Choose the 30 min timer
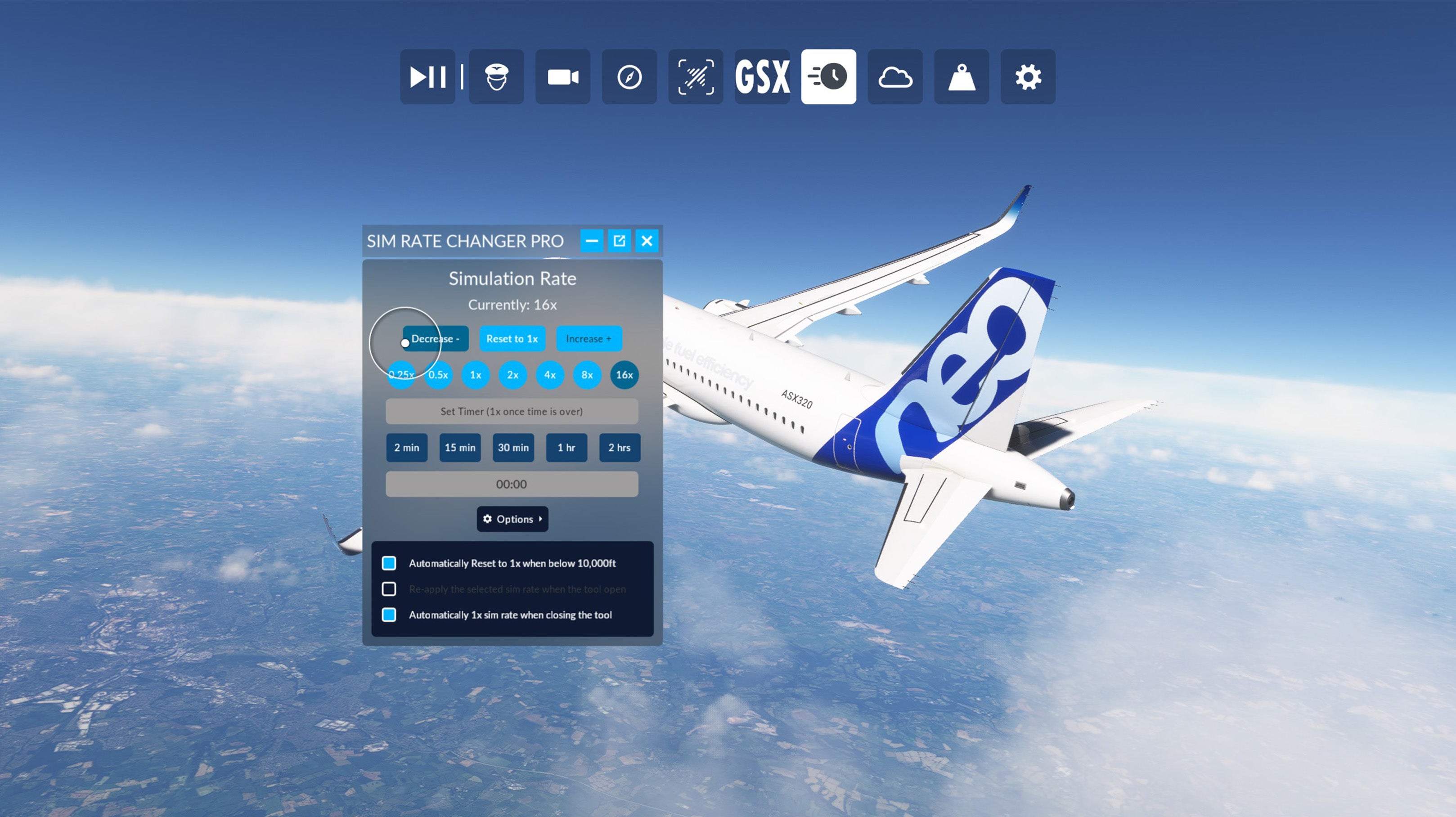Image resolution: width=1456 pixels, height=817 pixels. (513, 448)
